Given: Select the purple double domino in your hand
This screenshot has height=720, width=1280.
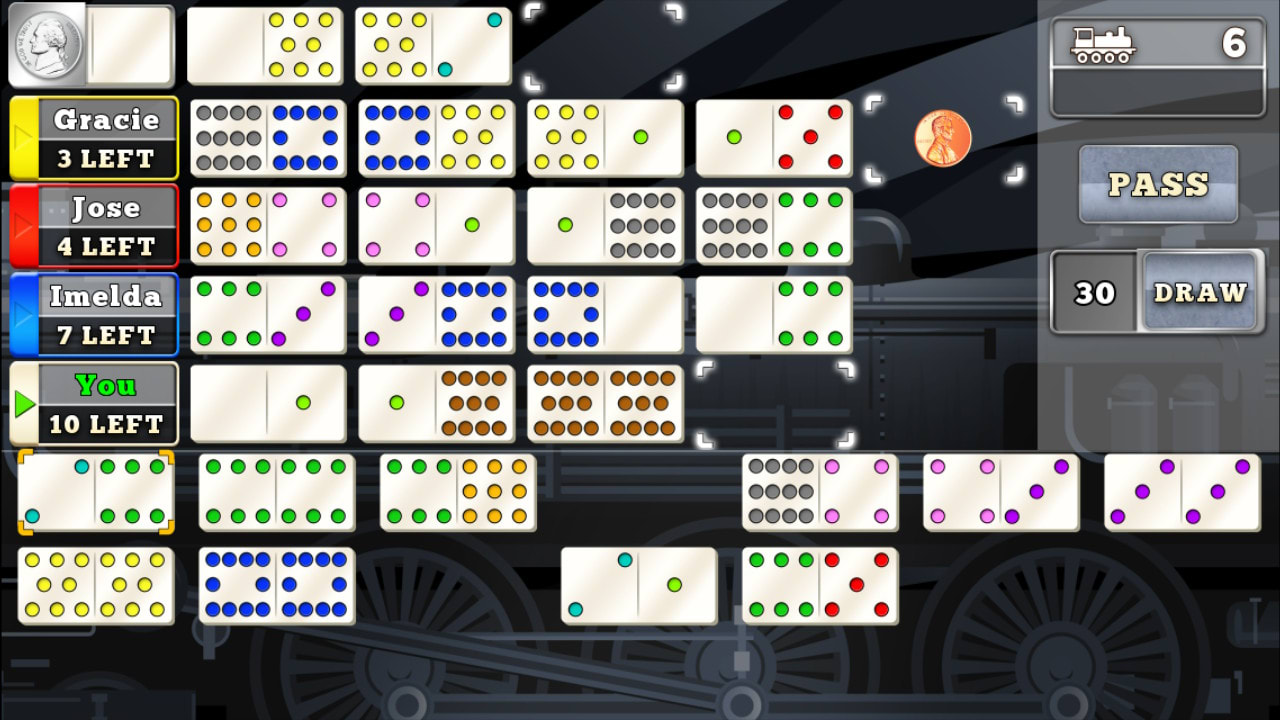Looking at the screenshot, I should [x=1182, y=492].
